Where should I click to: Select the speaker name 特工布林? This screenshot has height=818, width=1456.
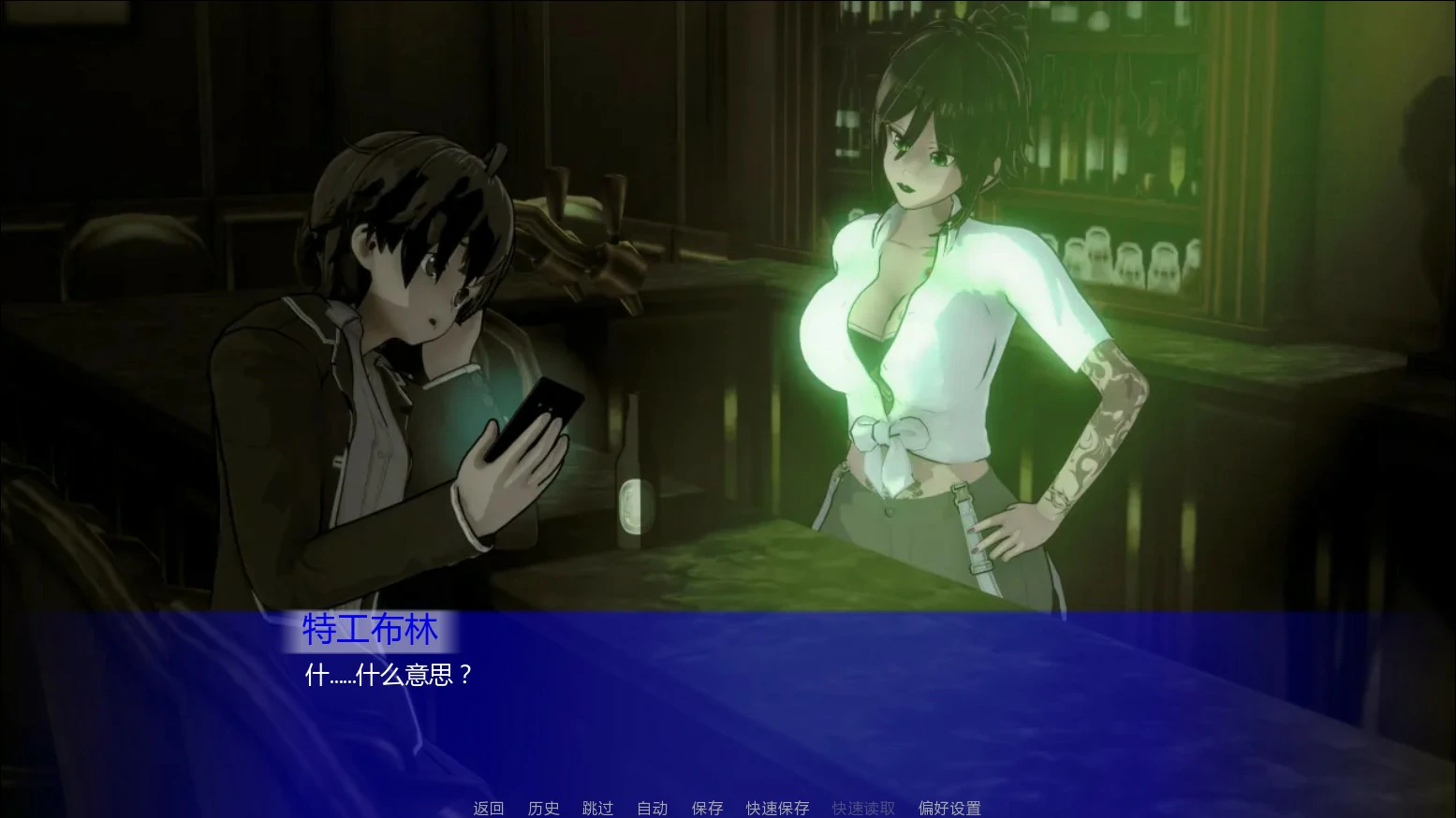coord(369,630)
